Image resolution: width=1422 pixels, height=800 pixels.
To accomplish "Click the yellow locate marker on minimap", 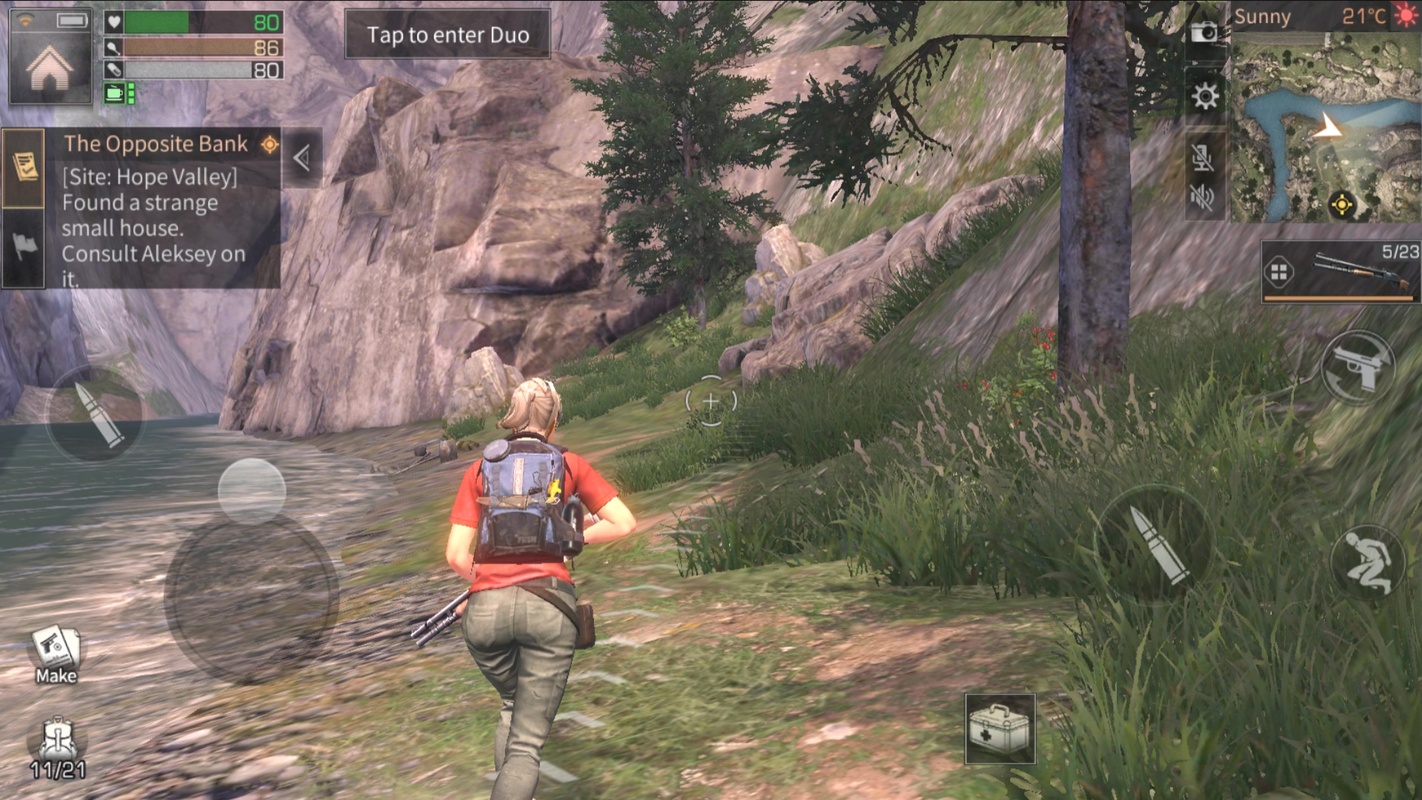I will pyautogui.click(x=1342, y=205).
